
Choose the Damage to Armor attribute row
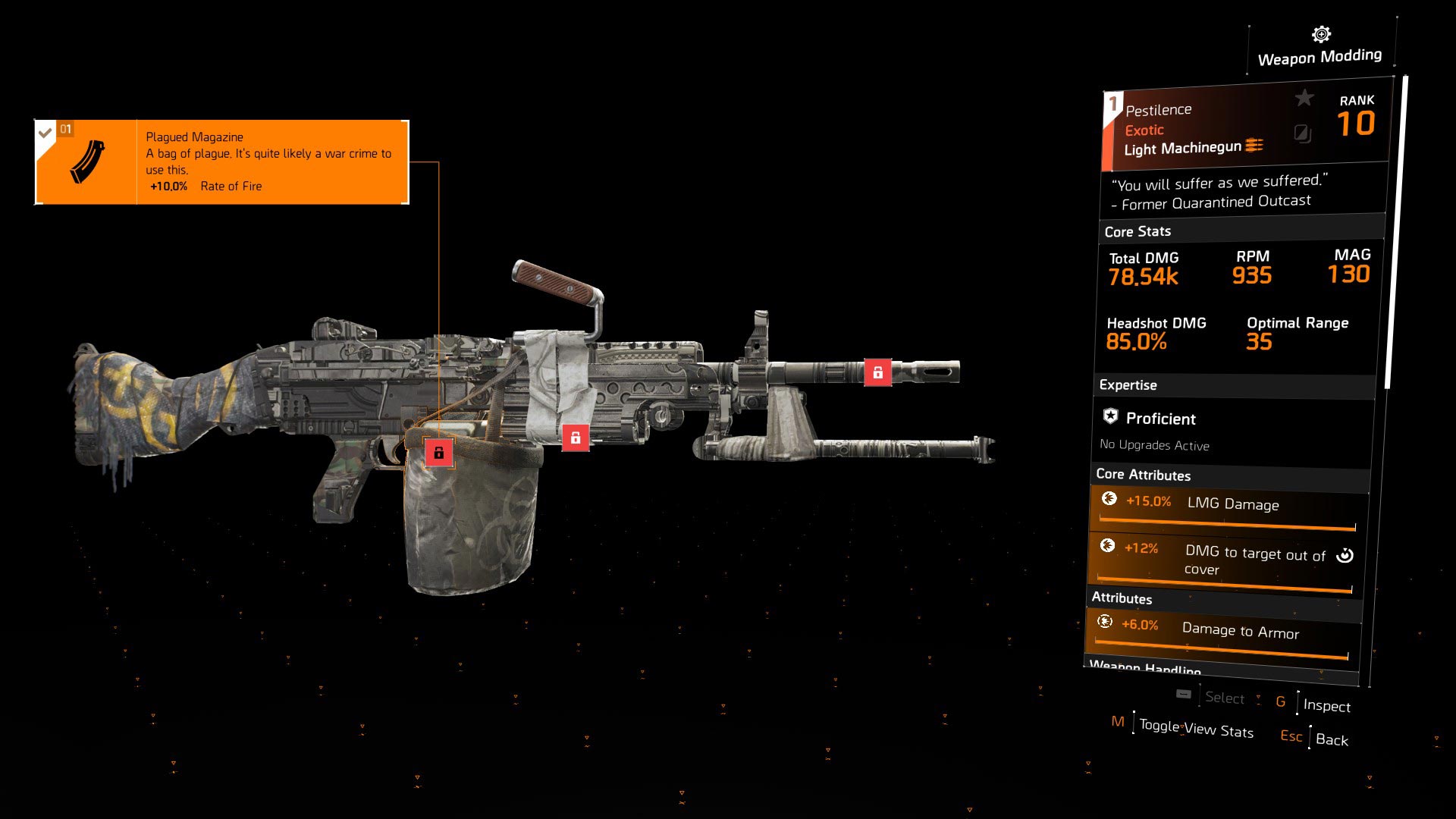[1222, 632]
